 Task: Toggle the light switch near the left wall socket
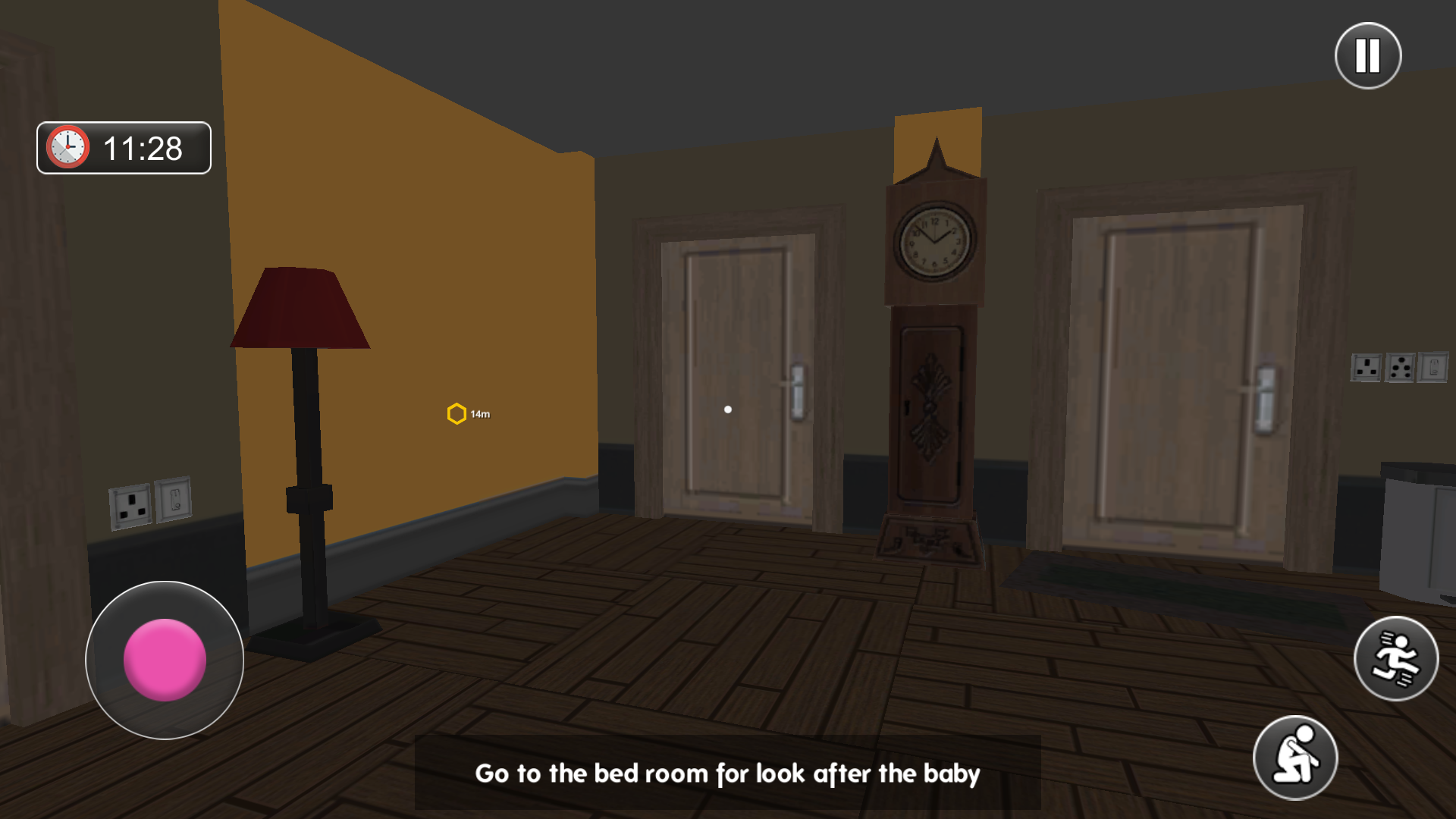[173, 497]
